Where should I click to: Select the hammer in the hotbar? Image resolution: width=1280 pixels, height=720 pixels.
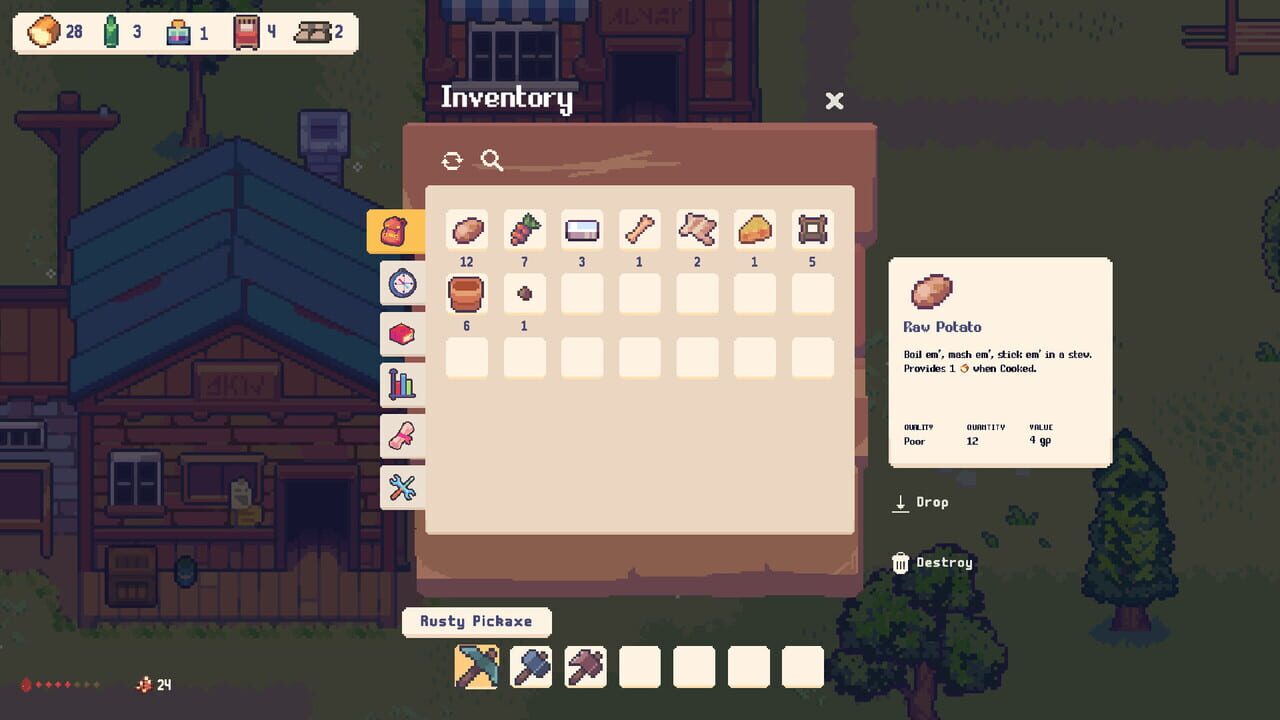point(531,666)
